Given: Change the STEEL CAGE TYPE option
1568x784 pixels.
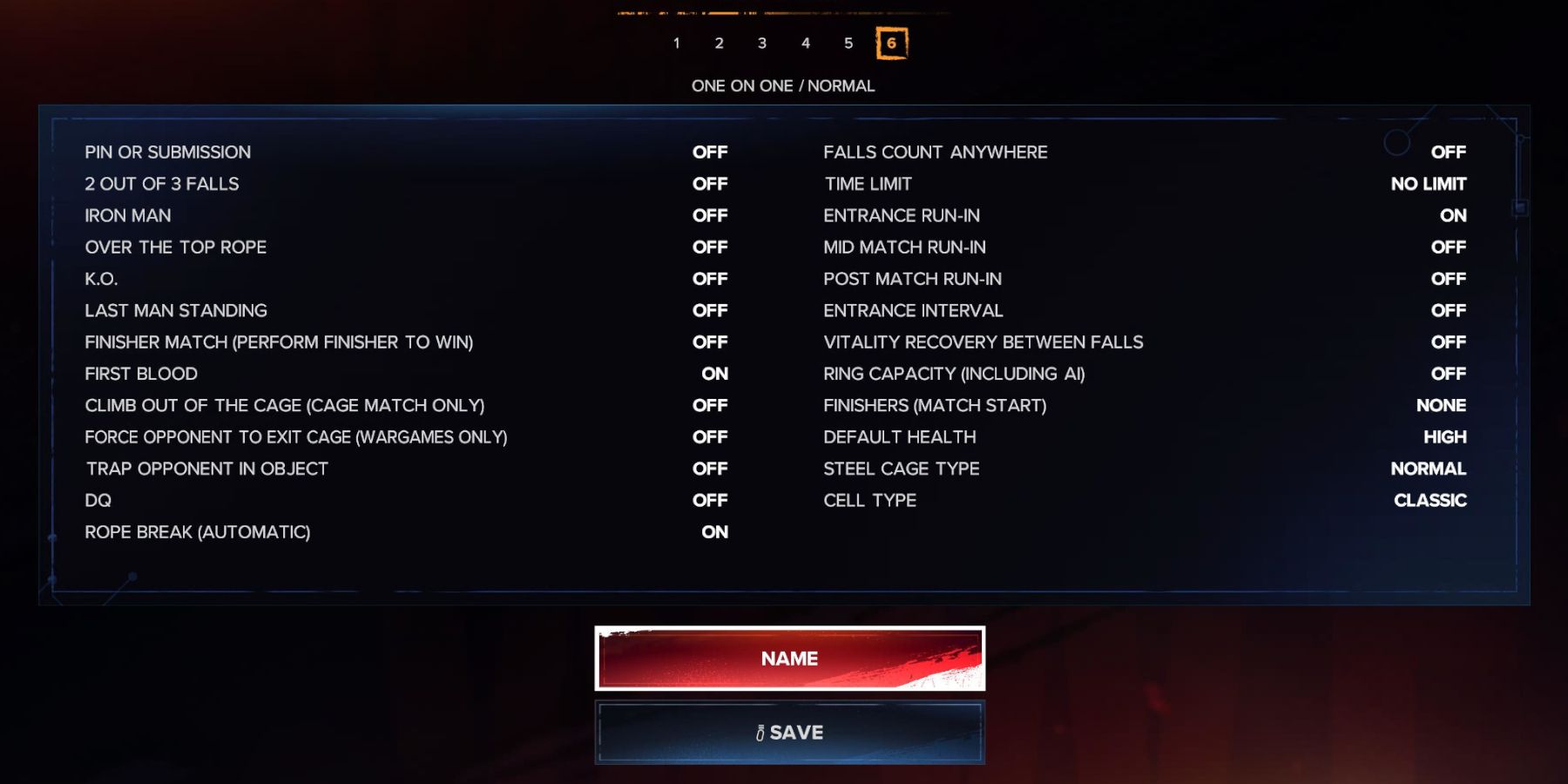Looking at the screenshot, I should (x=1429, y=469).
